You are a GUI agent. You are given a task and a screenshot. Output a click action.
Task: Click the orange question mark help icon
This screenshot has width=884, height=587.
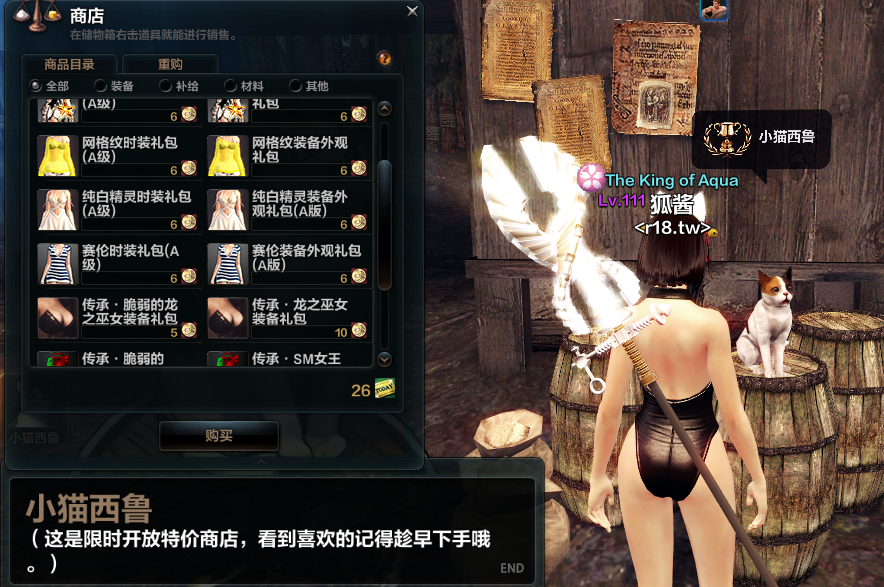point(384,59)
